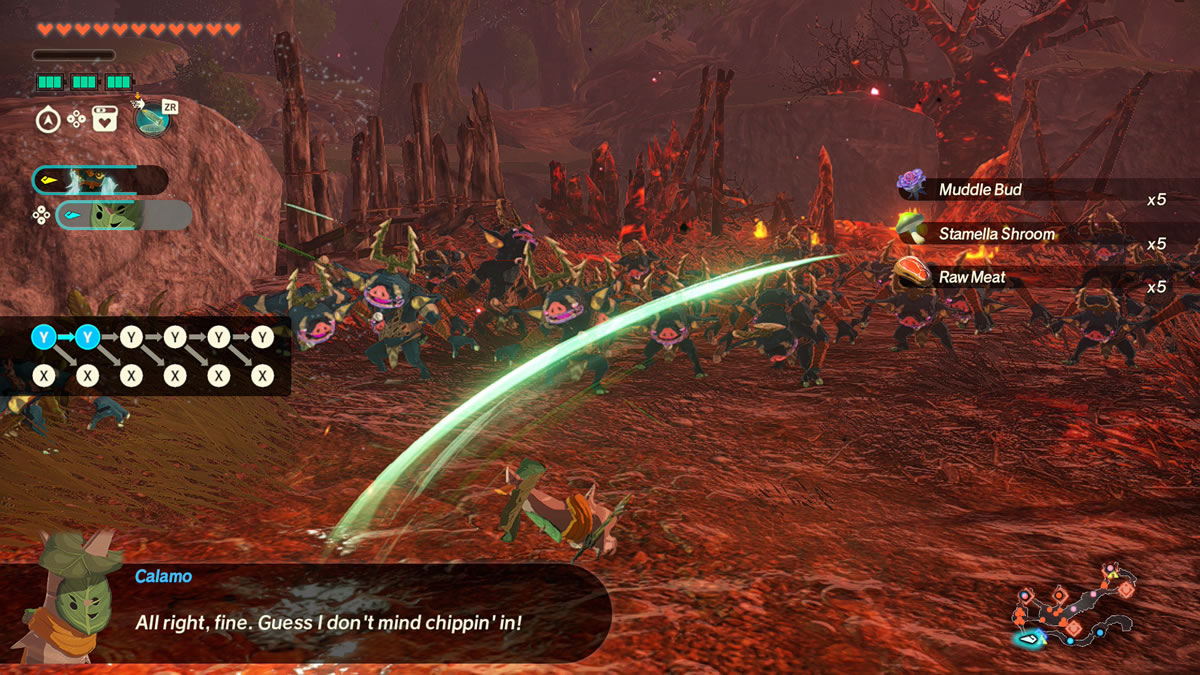The width and height of the screenshot is (1200, 675).
Task: Click the Raw Meat pickup entry
Action: [1030, 277]
